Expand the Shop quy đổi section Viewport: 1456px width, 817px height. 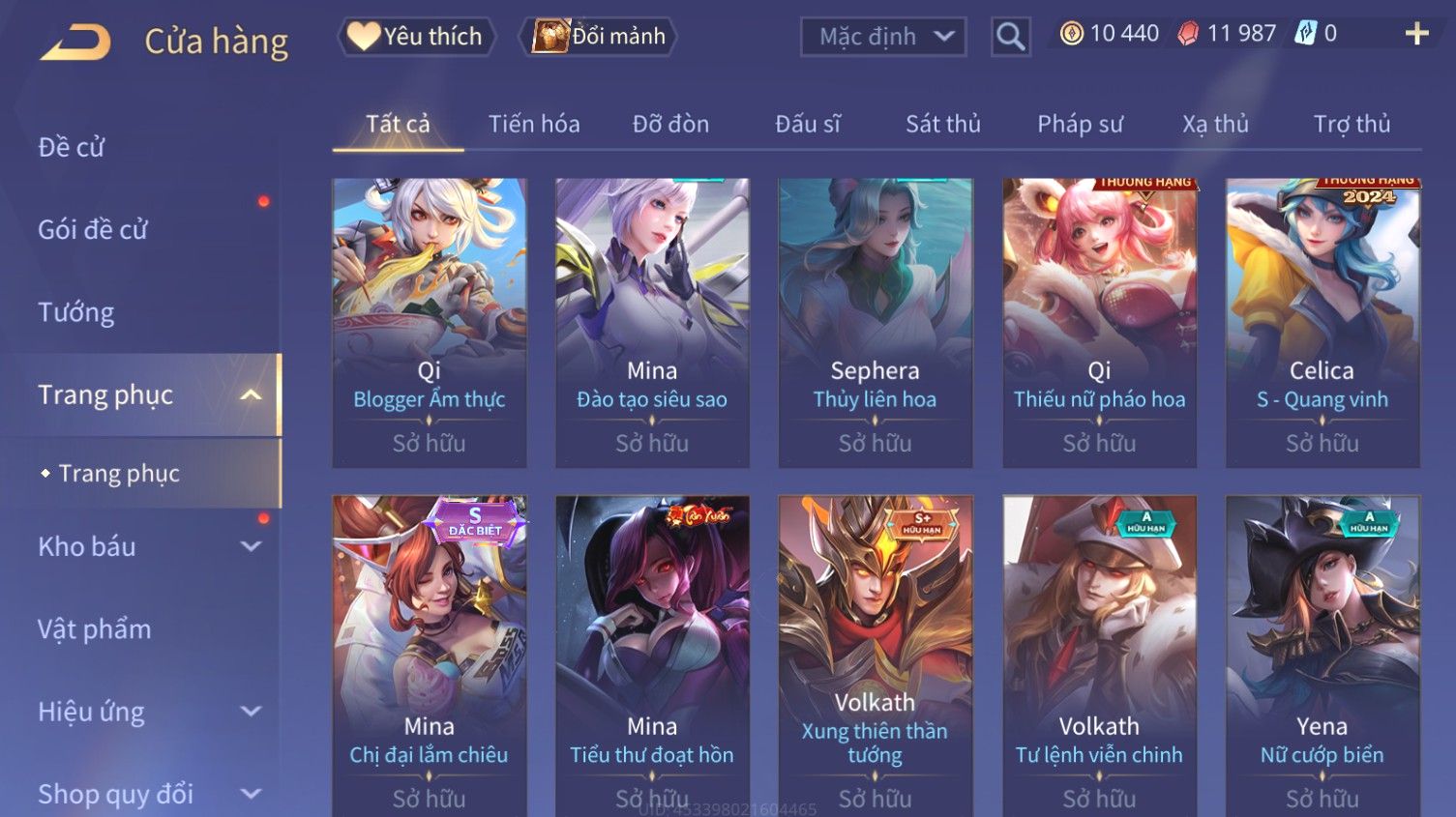[145, 794]
